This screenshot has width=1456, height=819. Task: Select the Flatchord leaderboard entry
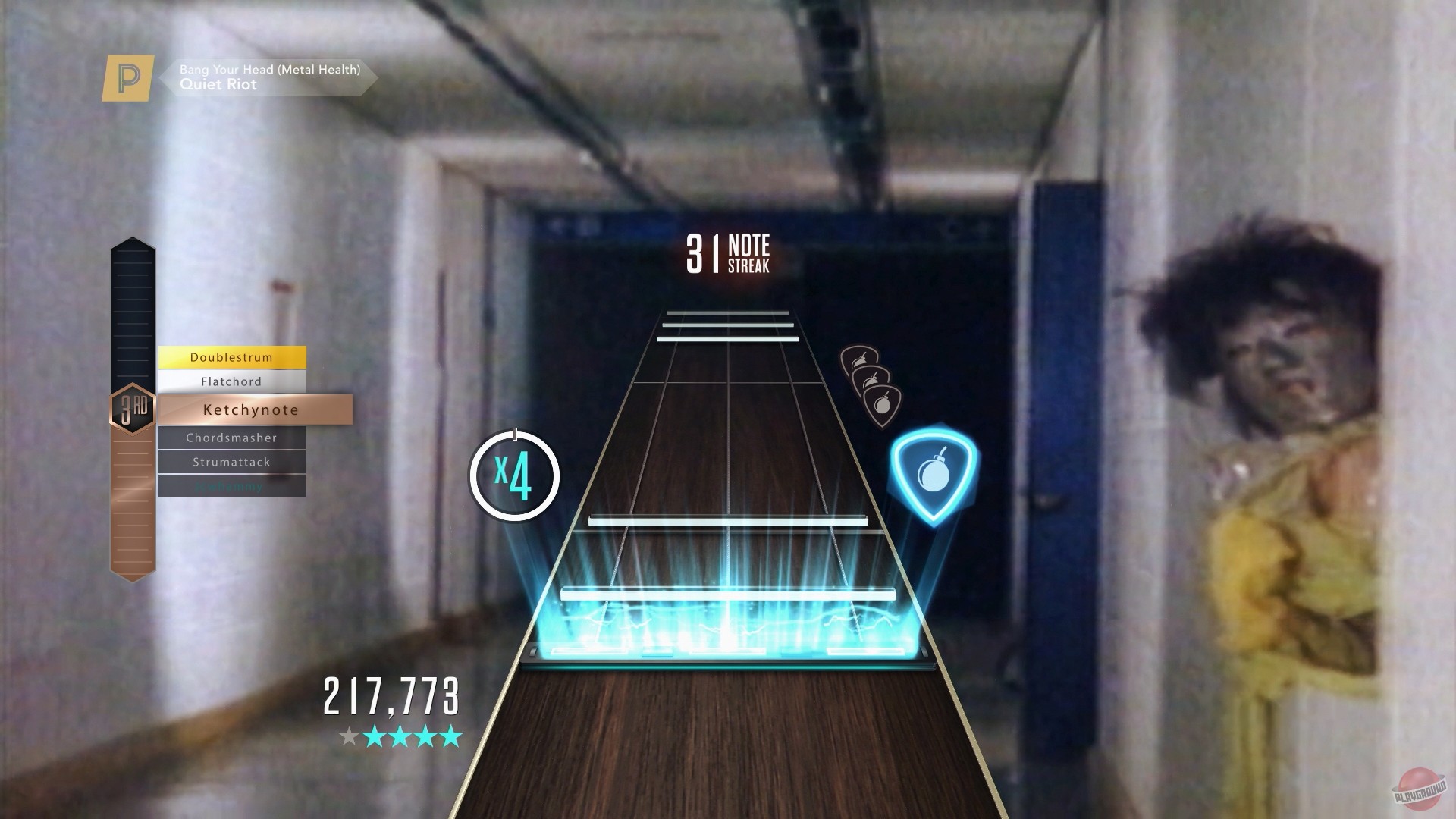coord(231,381)
